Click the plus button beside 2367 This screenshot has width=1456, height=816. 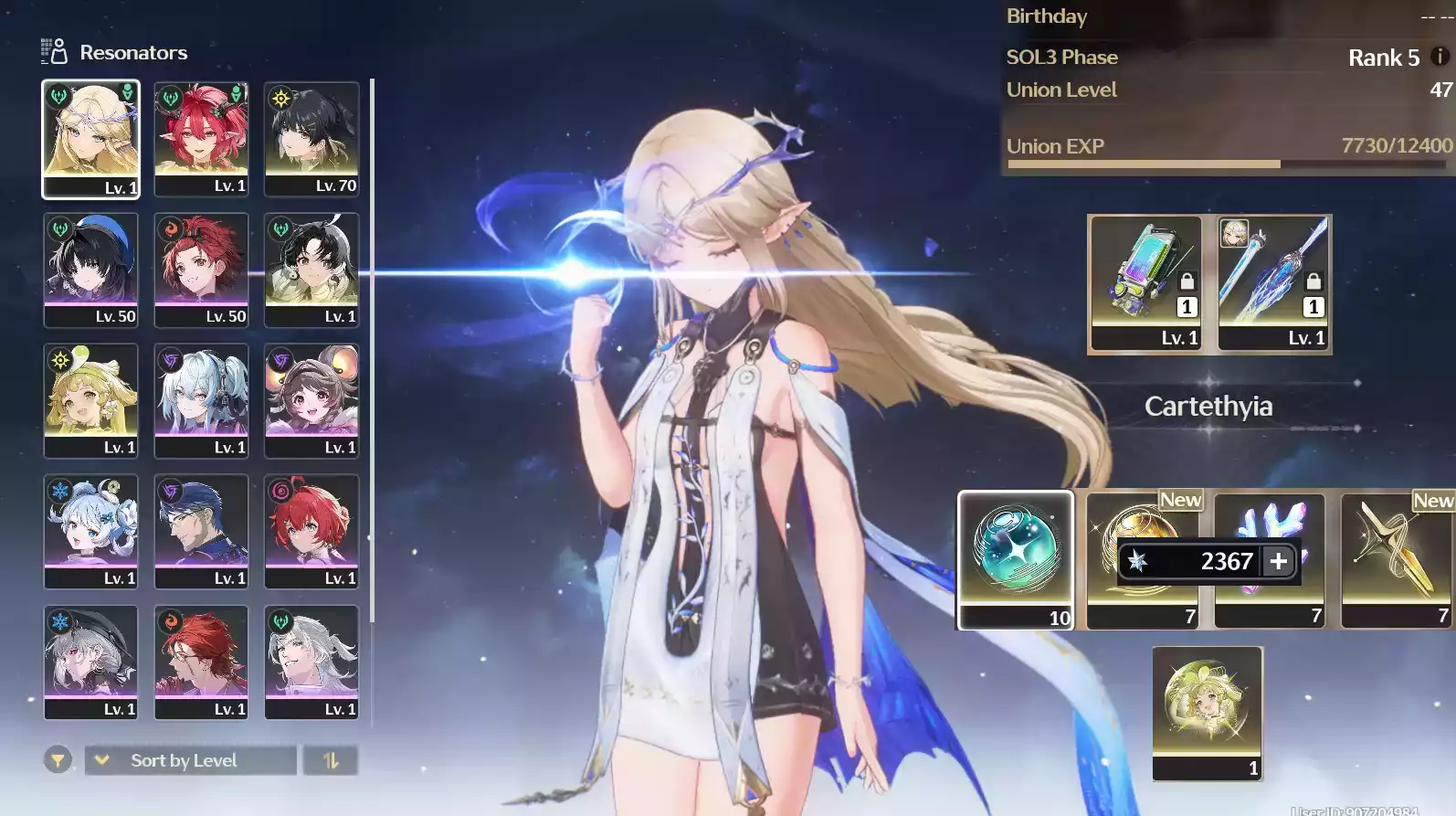coord(1279,561)
